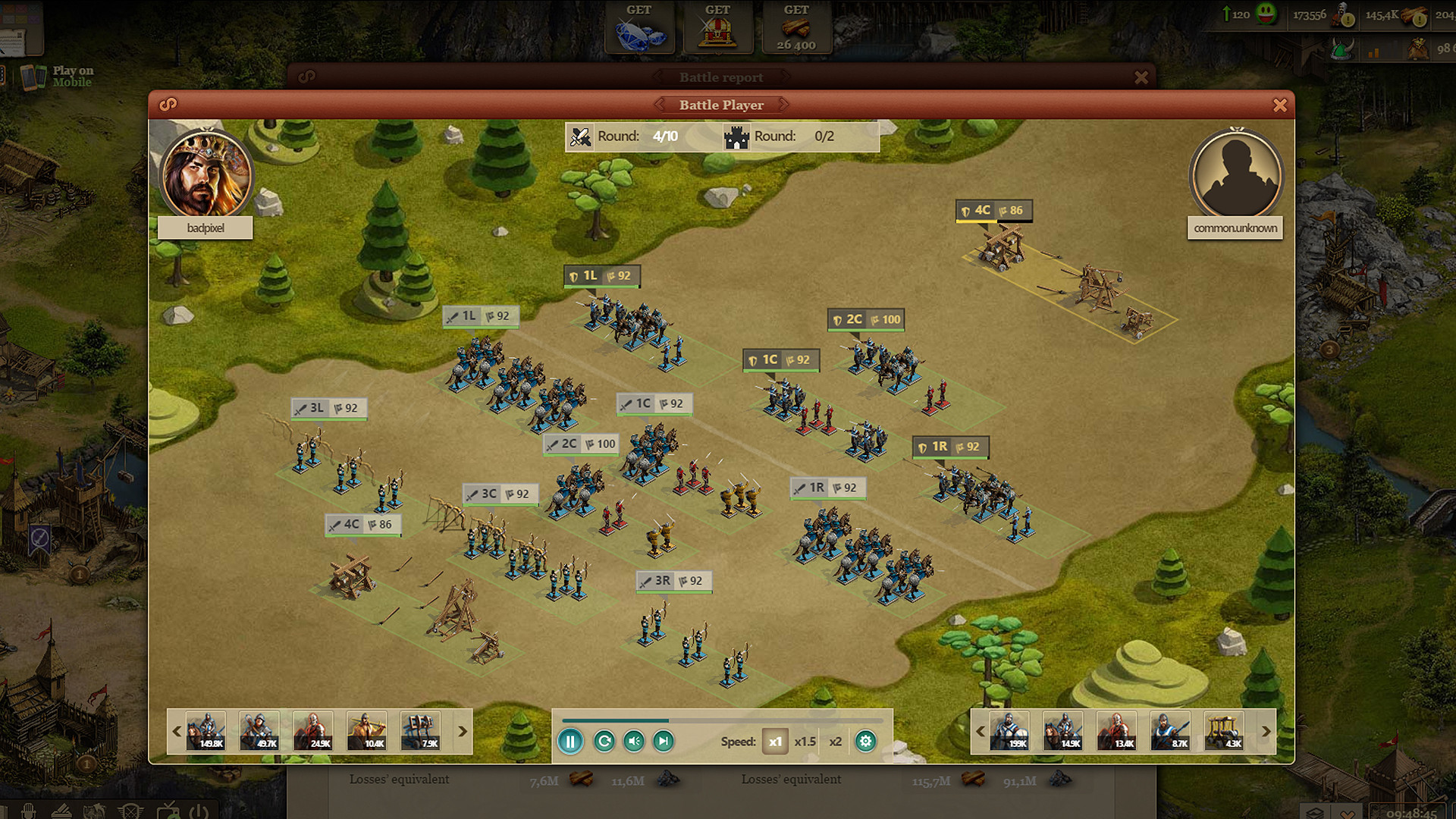
Task: Pause the battle replay playback
Action: [570, 741]
